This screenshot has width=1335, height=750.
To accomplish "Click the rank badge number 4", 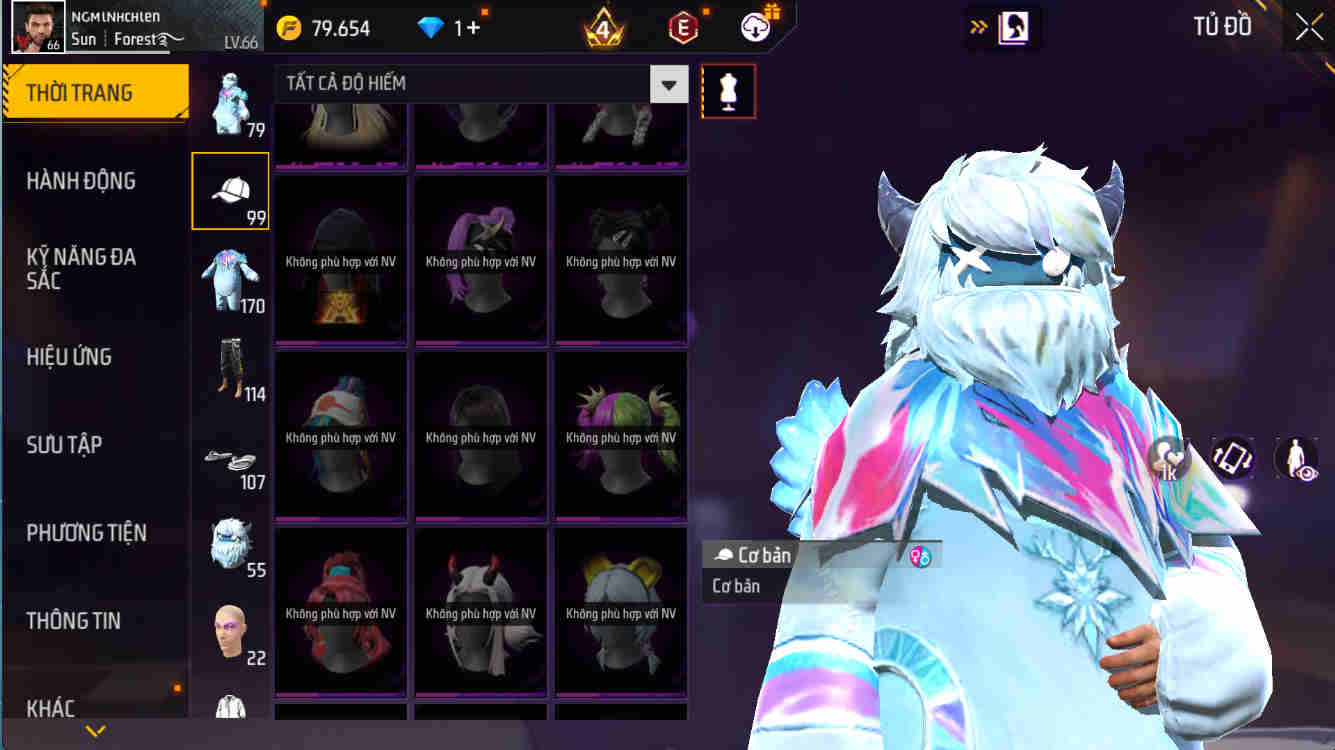I will [x=604, y=27].
